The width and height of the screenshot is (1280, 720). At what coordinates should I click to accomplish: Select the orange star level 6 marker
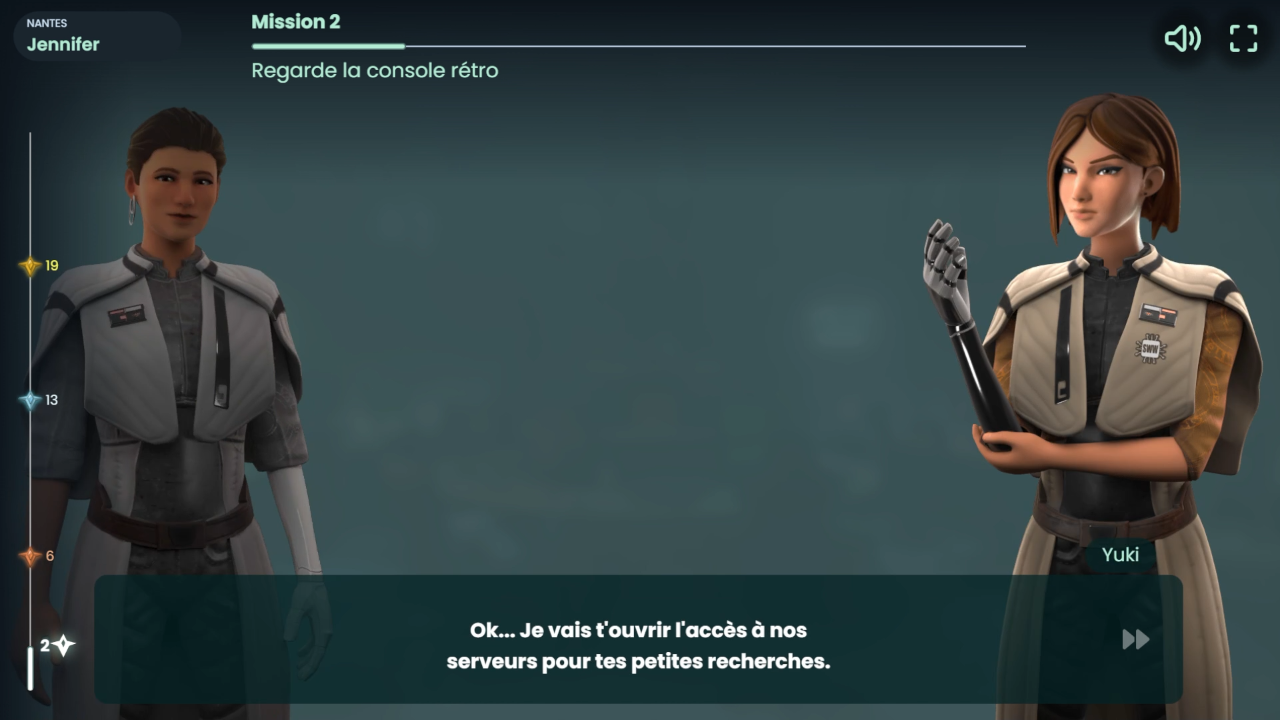30,556
